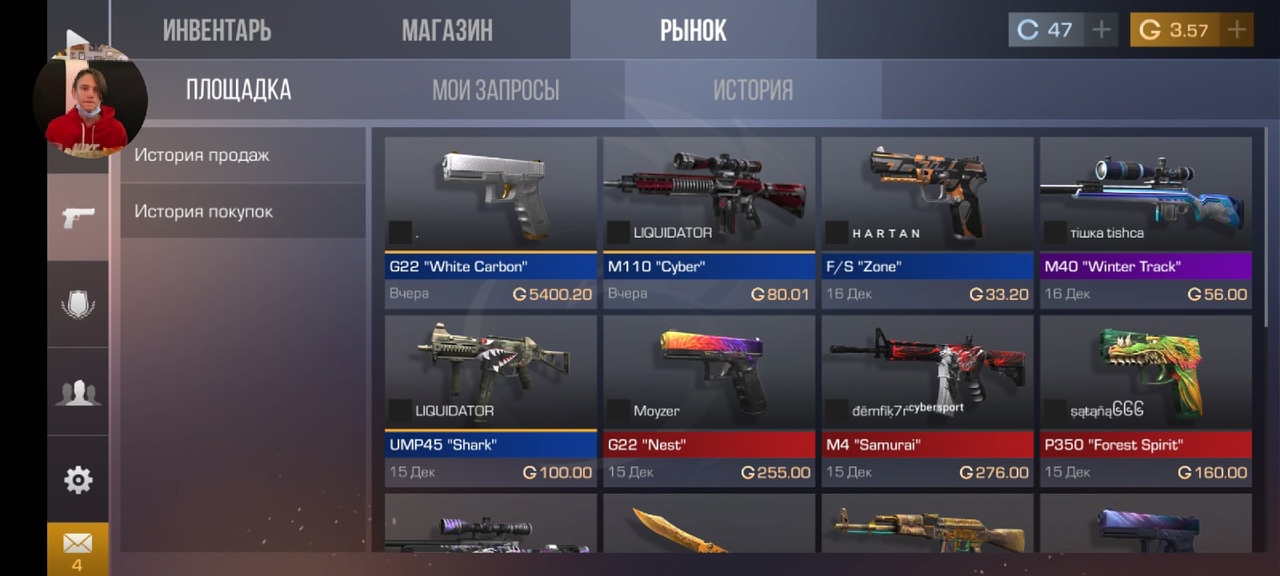Open the Магазин tab
This screenshot has width=1280, height=576.
click(x=447, y=30)
